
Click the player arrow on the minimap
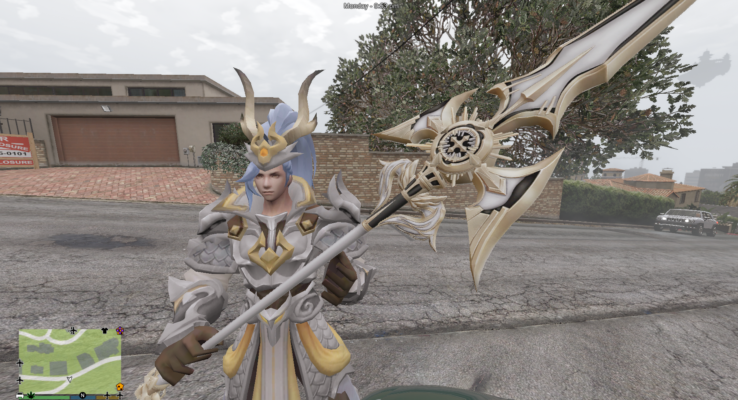pos(70,379)
